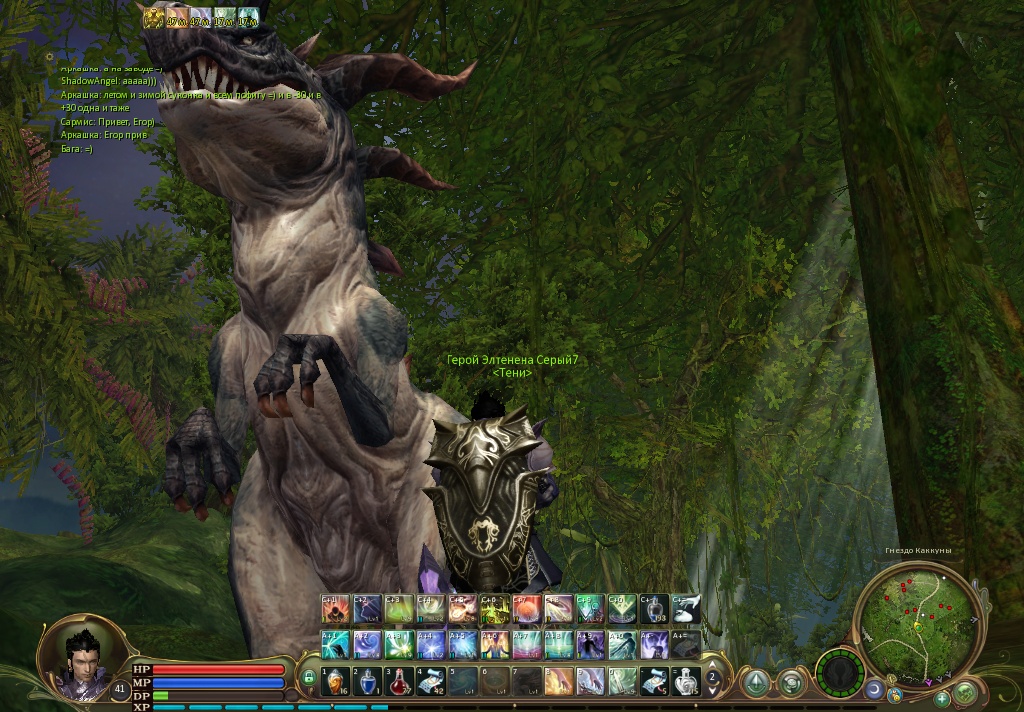Switch to the next hotbar page

[x=713, y=690]
